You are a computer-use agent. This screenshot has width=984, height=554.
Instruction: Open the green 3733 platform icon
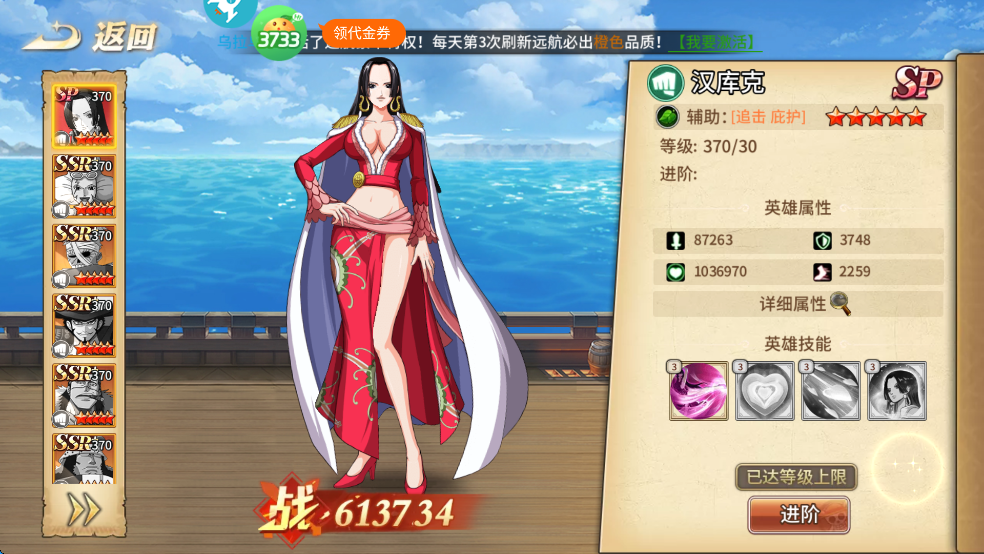(x=278, y=37)
